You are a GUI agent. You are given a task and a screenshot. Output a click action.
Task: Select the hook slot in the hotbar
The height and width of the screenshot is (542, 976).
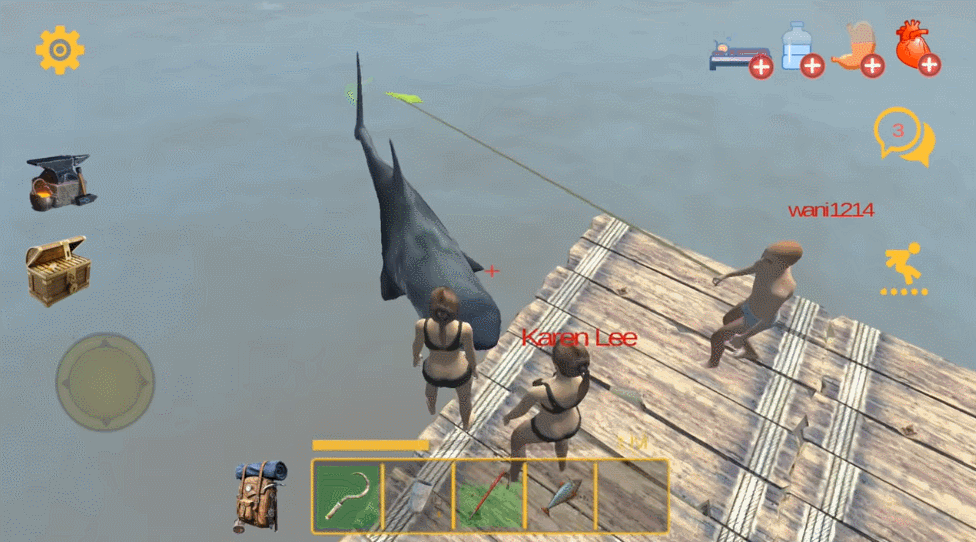[x=348, y=495]
